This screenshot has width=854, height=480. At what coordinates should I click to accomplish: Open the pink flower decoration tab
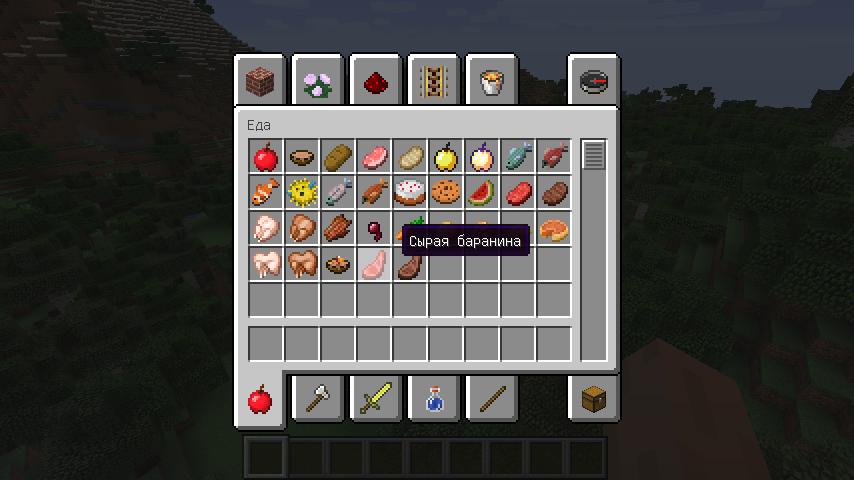pos(319,82)
